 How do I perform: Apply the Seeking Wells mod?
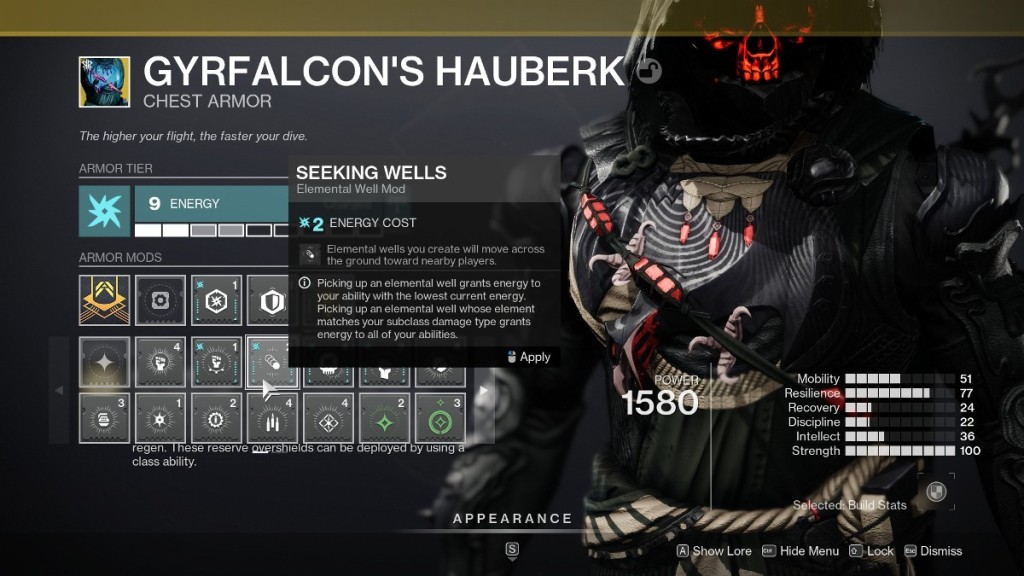click(x=528, y=357)
